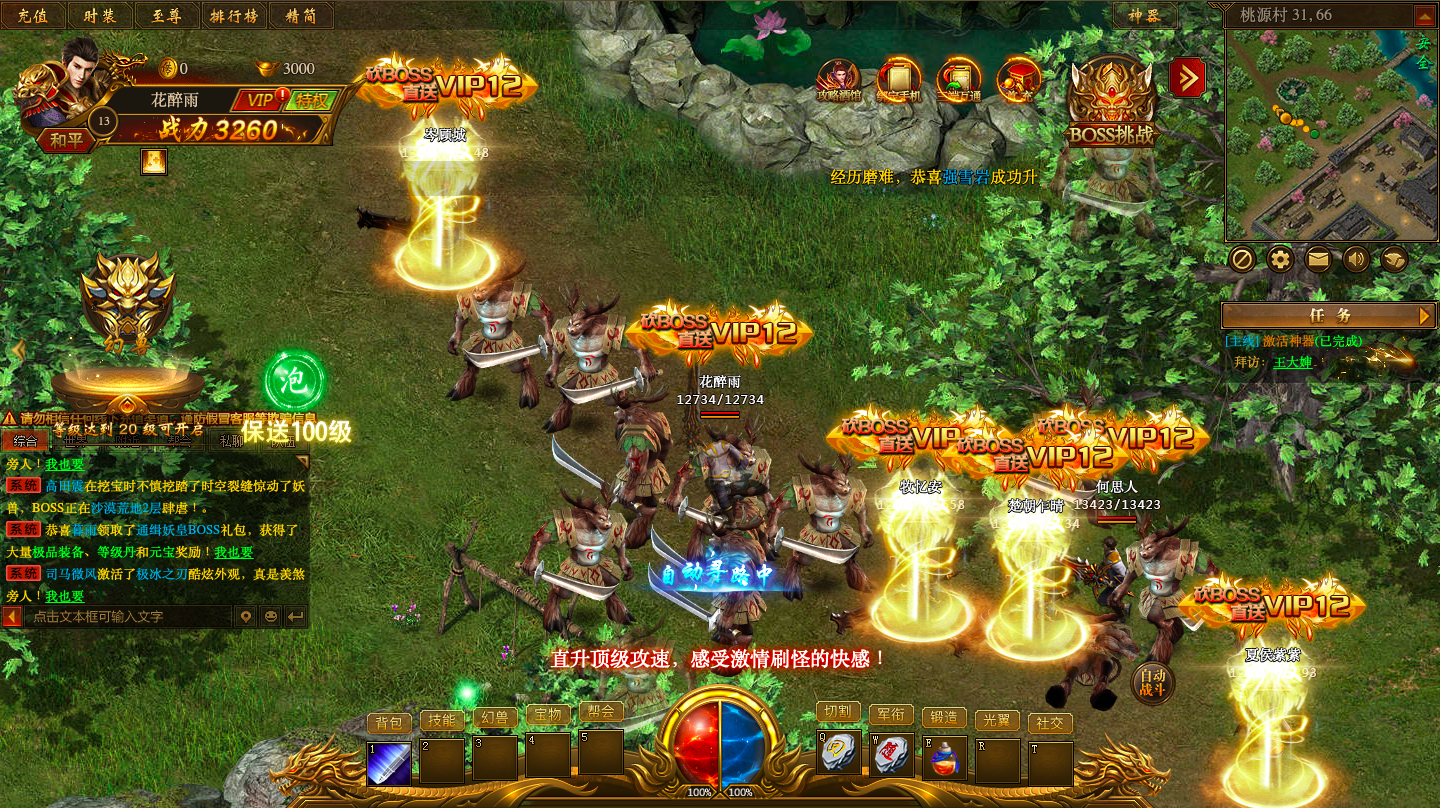Click the minimap of 桃源村

[1330, 135]
